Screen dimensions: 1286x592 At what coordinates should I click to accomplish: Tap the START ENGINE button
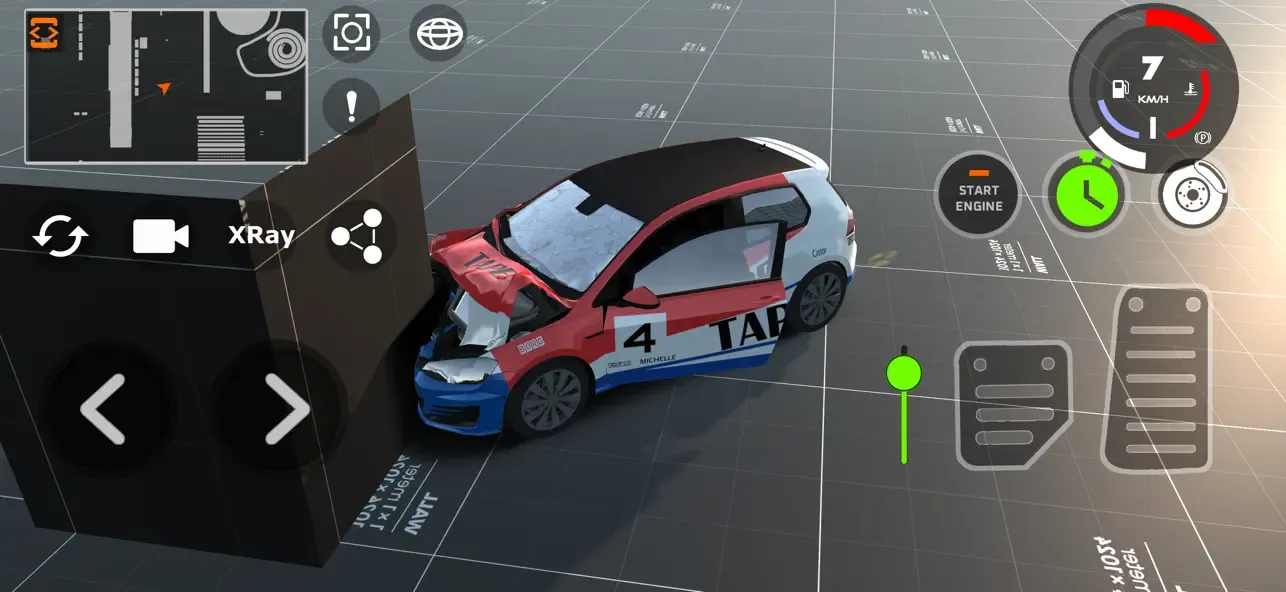[x=978, y=194]
